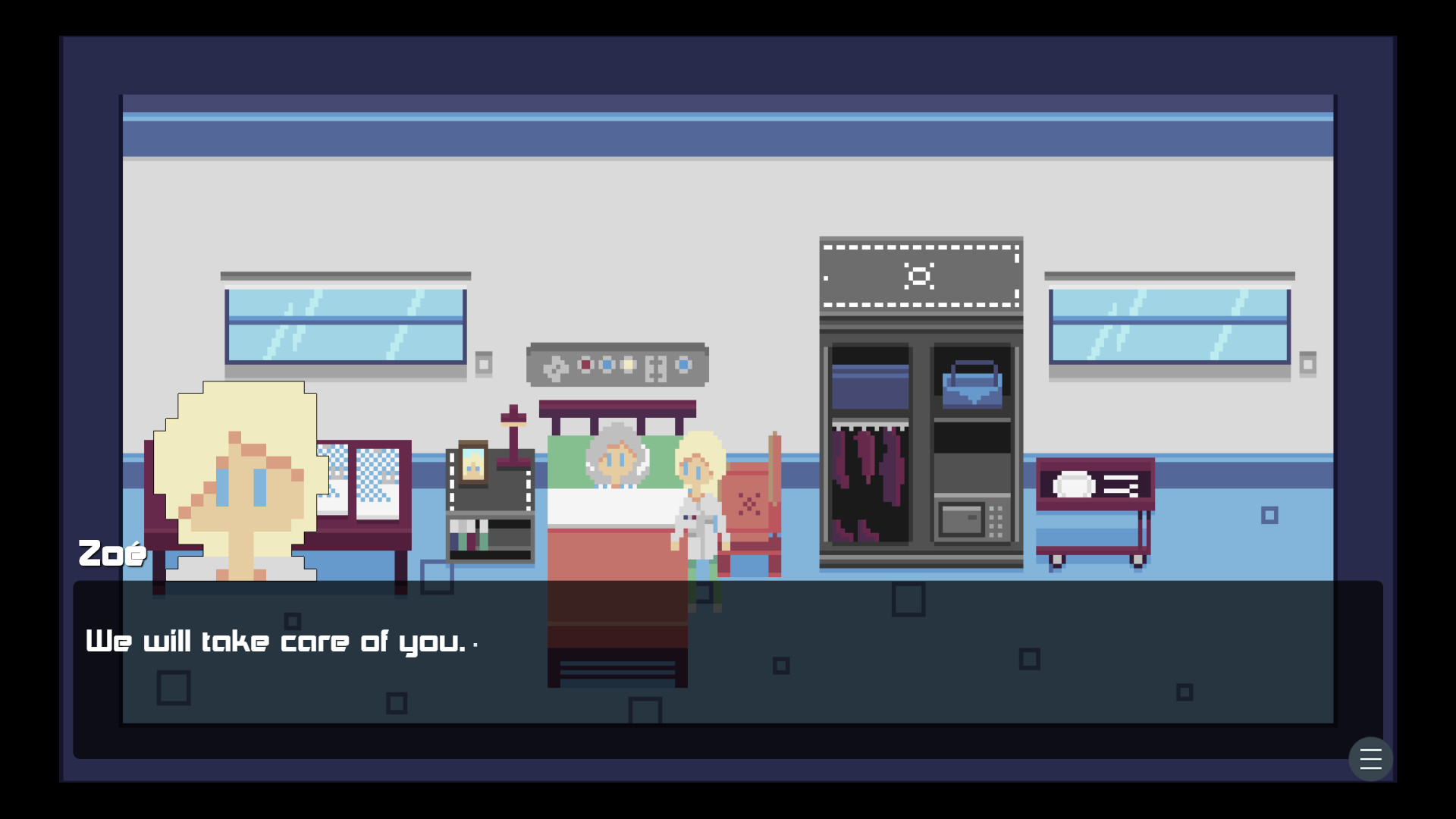This screenshot has width=1456, height=819.
Task: Open the hamburger menu in the bottom-right corner
Action: point(1371,759)
